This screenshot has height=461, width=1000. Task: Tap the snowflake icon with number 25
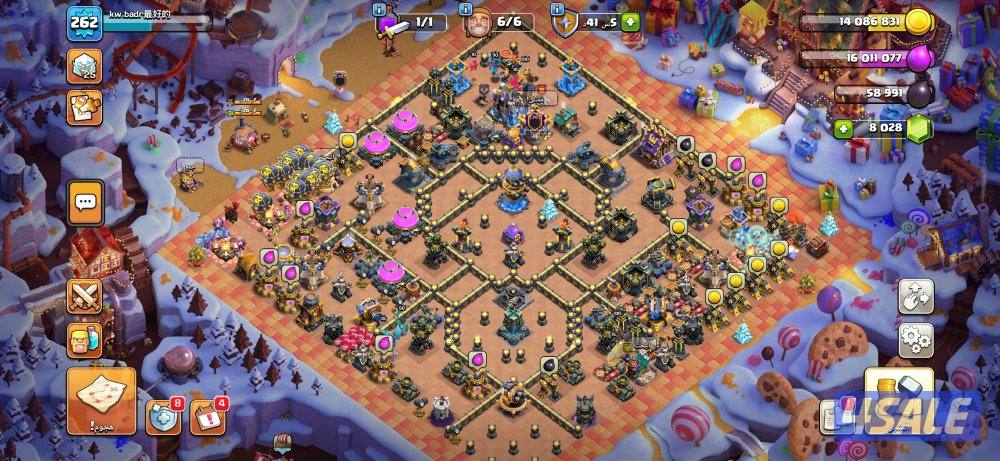click(85, 68)
